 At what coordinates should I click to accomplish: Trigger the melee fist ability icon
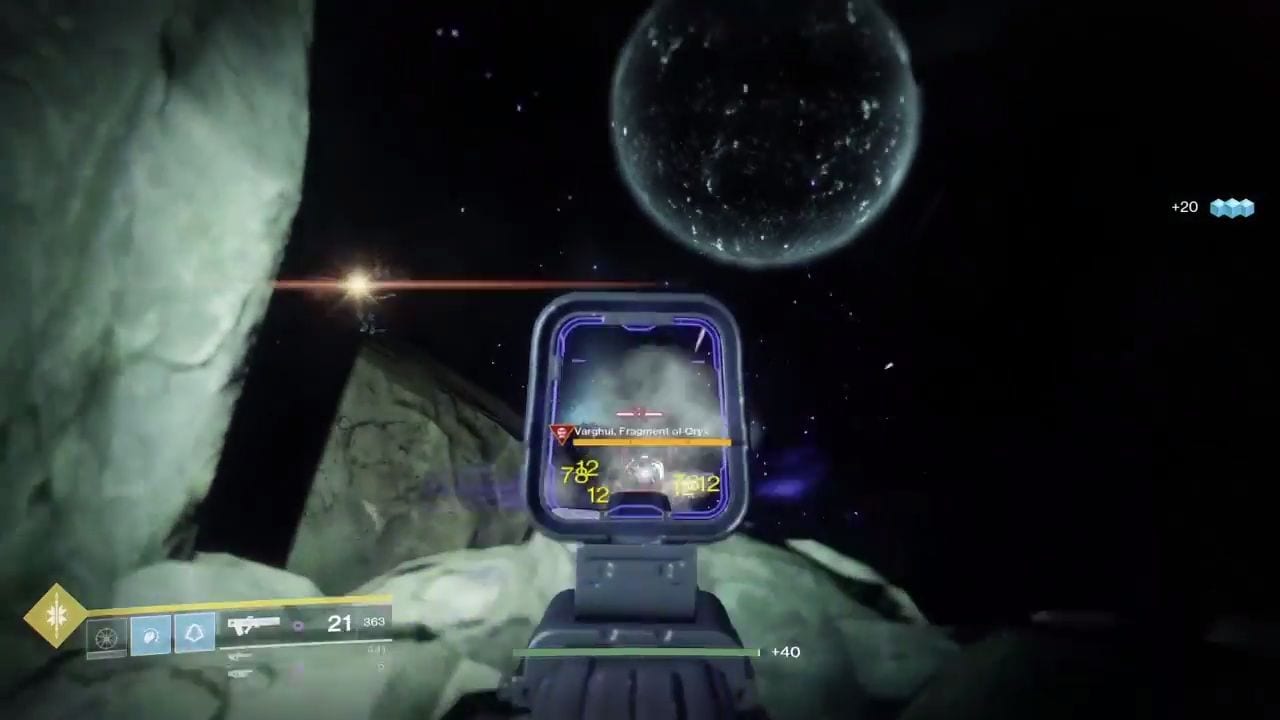(151, 634)
